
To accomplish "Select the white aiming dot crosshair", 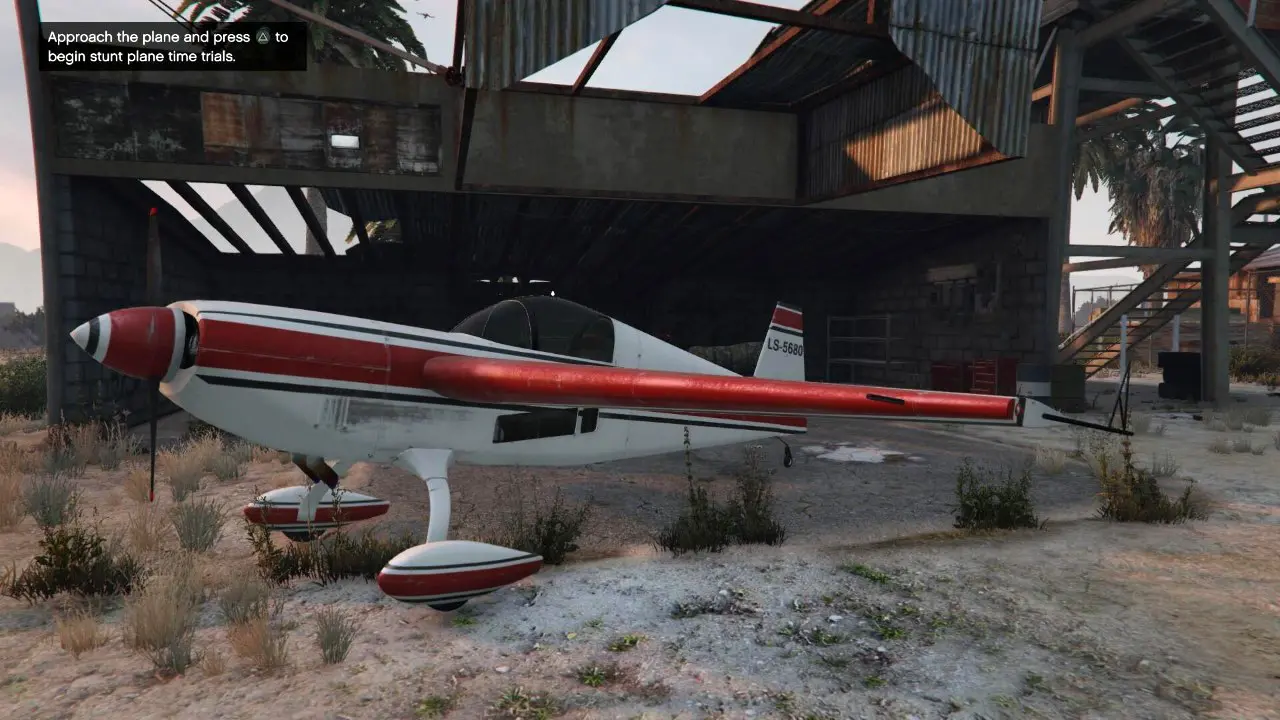I will click(x=553, y=293).
